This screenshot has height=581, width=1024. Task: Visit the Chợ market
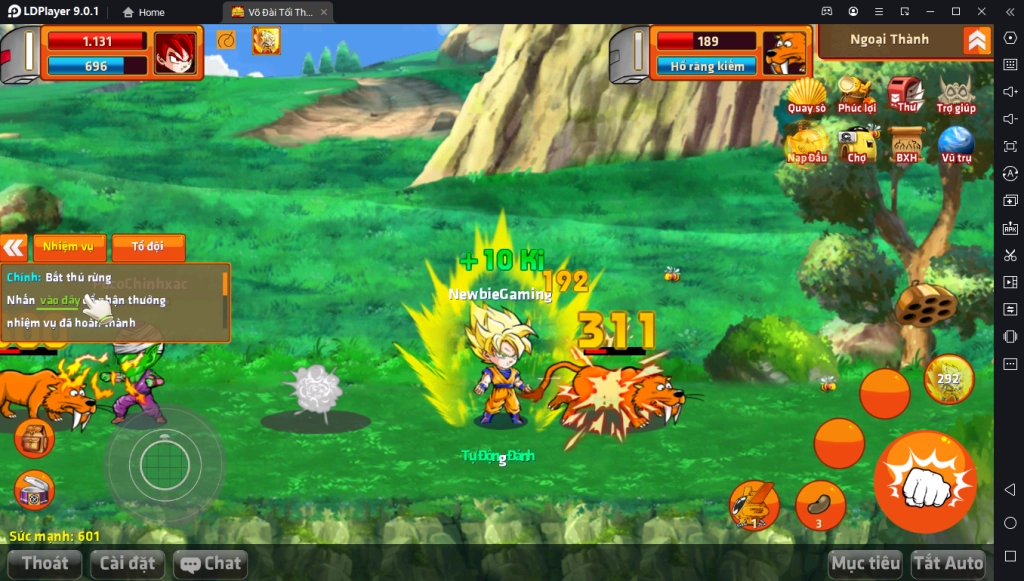(857, 145)
